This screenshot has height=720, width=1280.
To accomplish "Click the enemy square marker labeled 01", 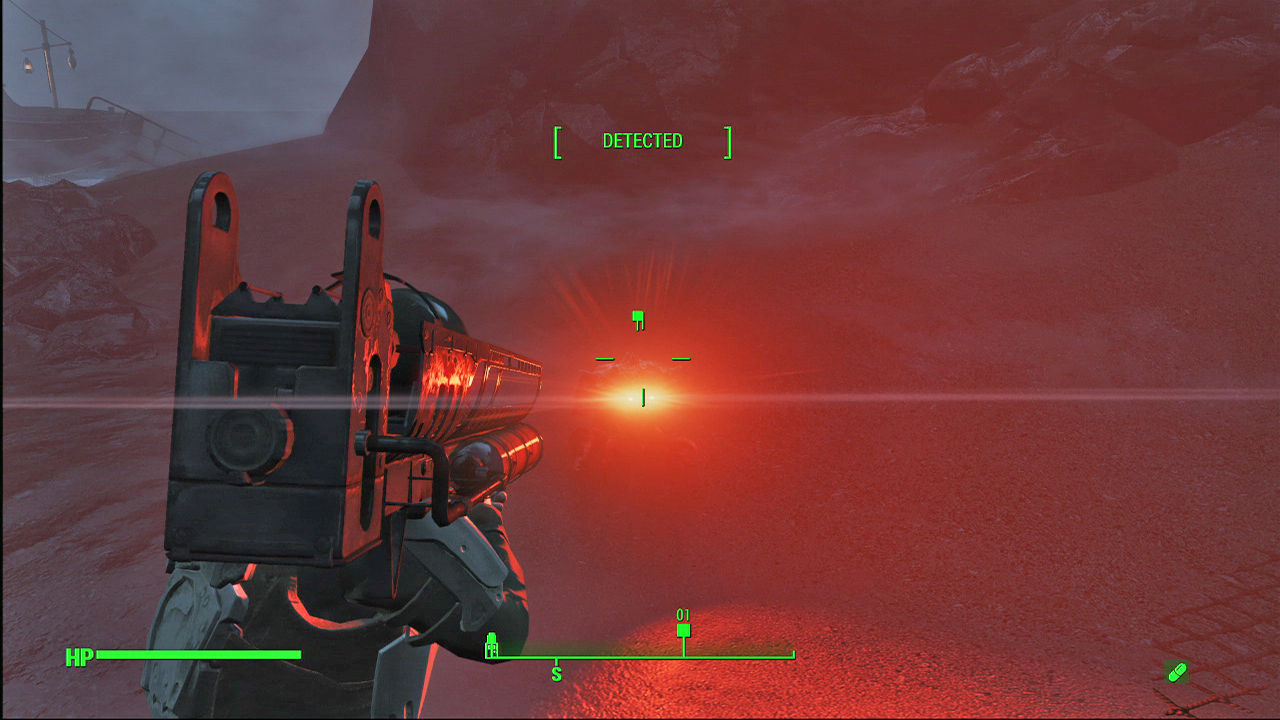I will tap(684, 631).
